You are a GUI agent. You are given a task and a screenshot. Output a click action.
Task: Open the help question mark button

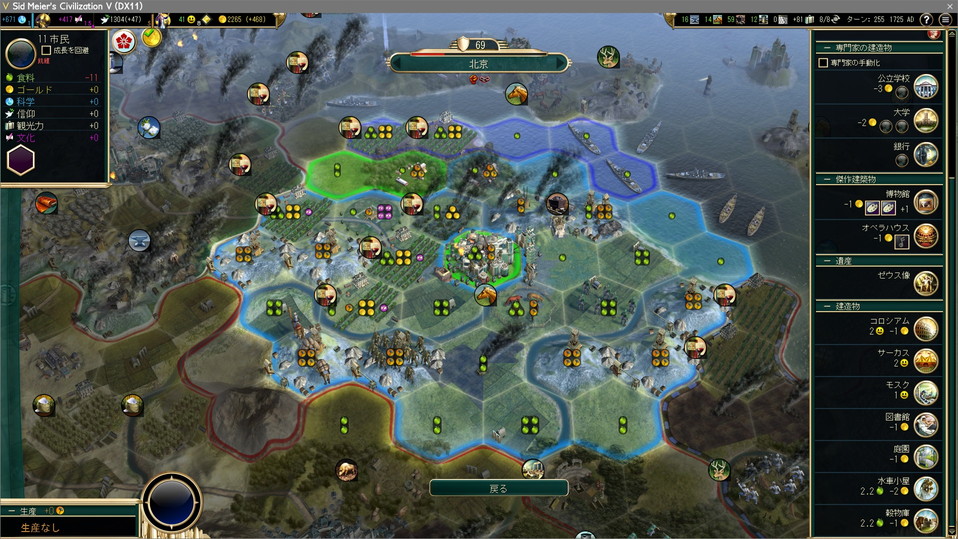926,19
